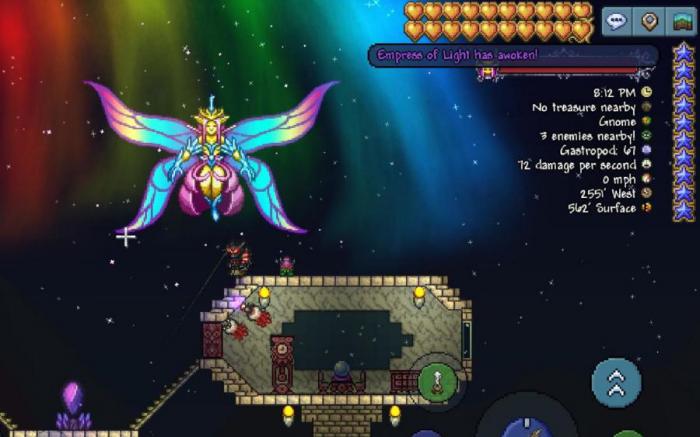
Task: Tap the map pin marker button
Action: point(649,21)
